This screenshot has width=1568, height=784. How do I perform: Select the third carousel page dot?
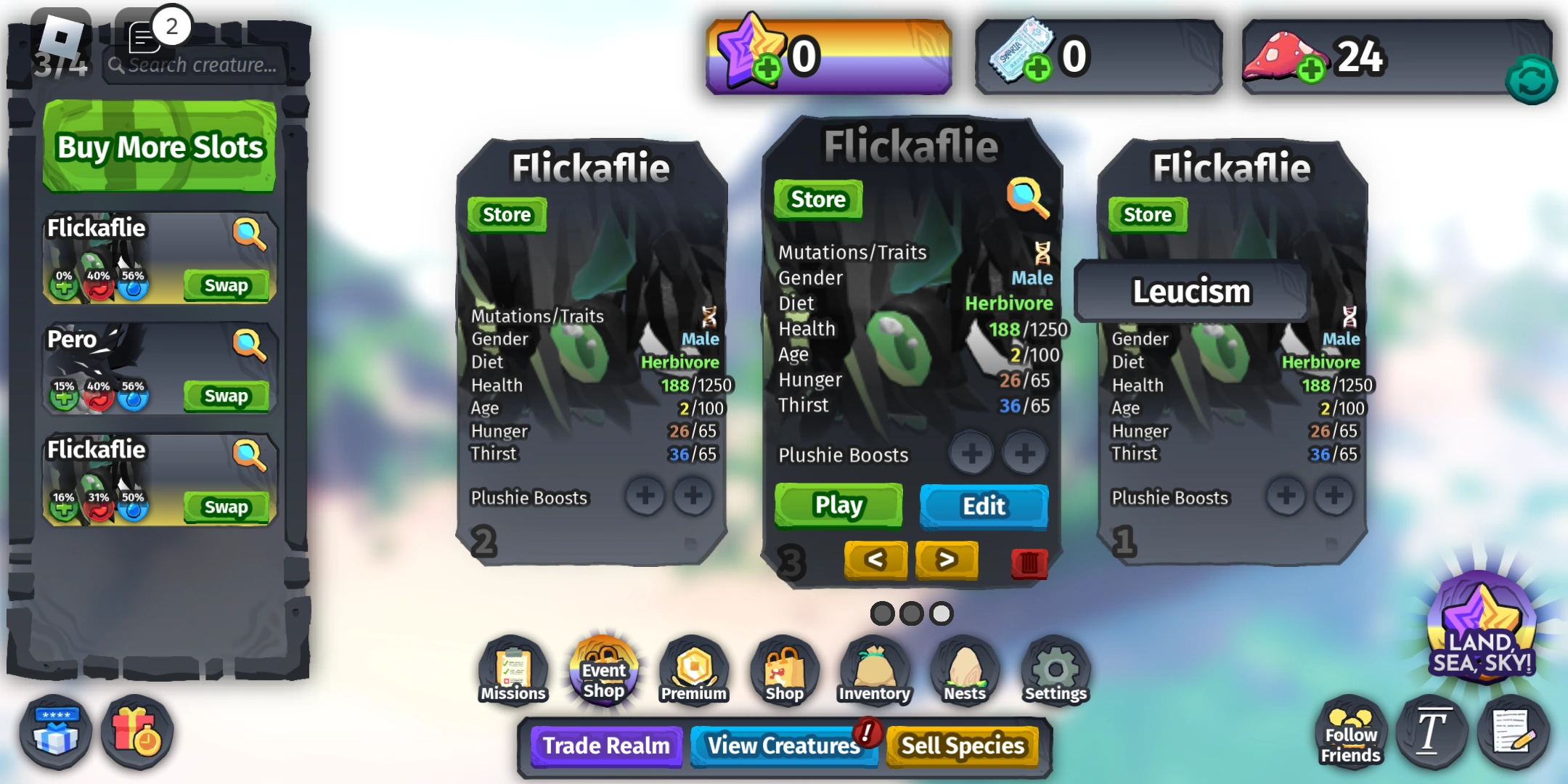click(942, 613)
